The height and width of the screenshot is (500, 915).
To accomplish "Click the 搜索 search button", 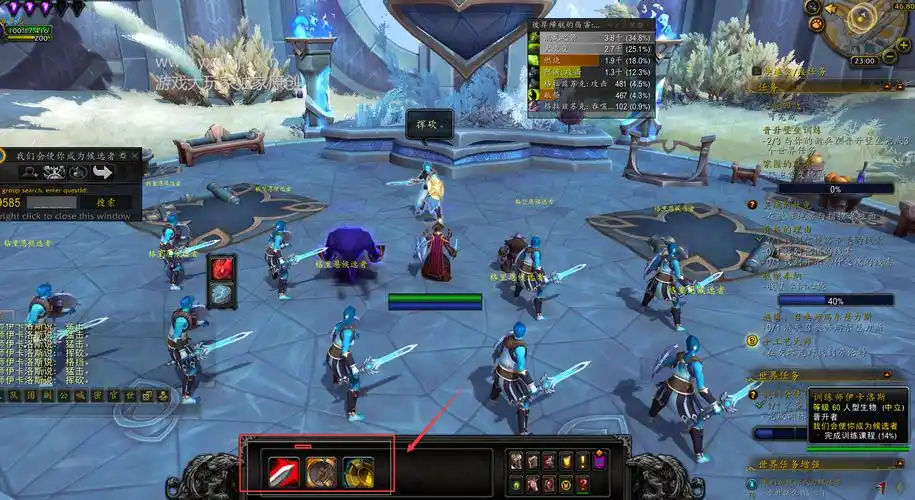I will click(x=106, y=202).
